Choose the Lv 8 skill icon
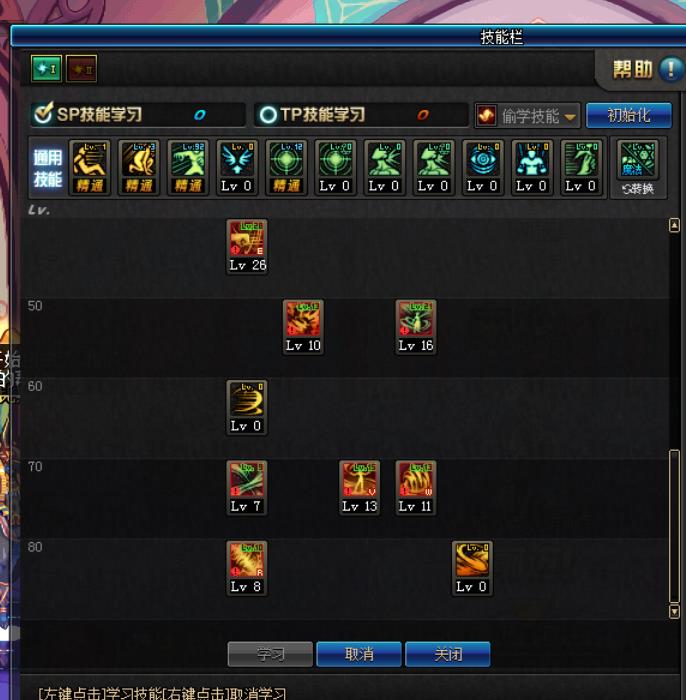Screen dimensions: 686x700 [x=247, y=561]
